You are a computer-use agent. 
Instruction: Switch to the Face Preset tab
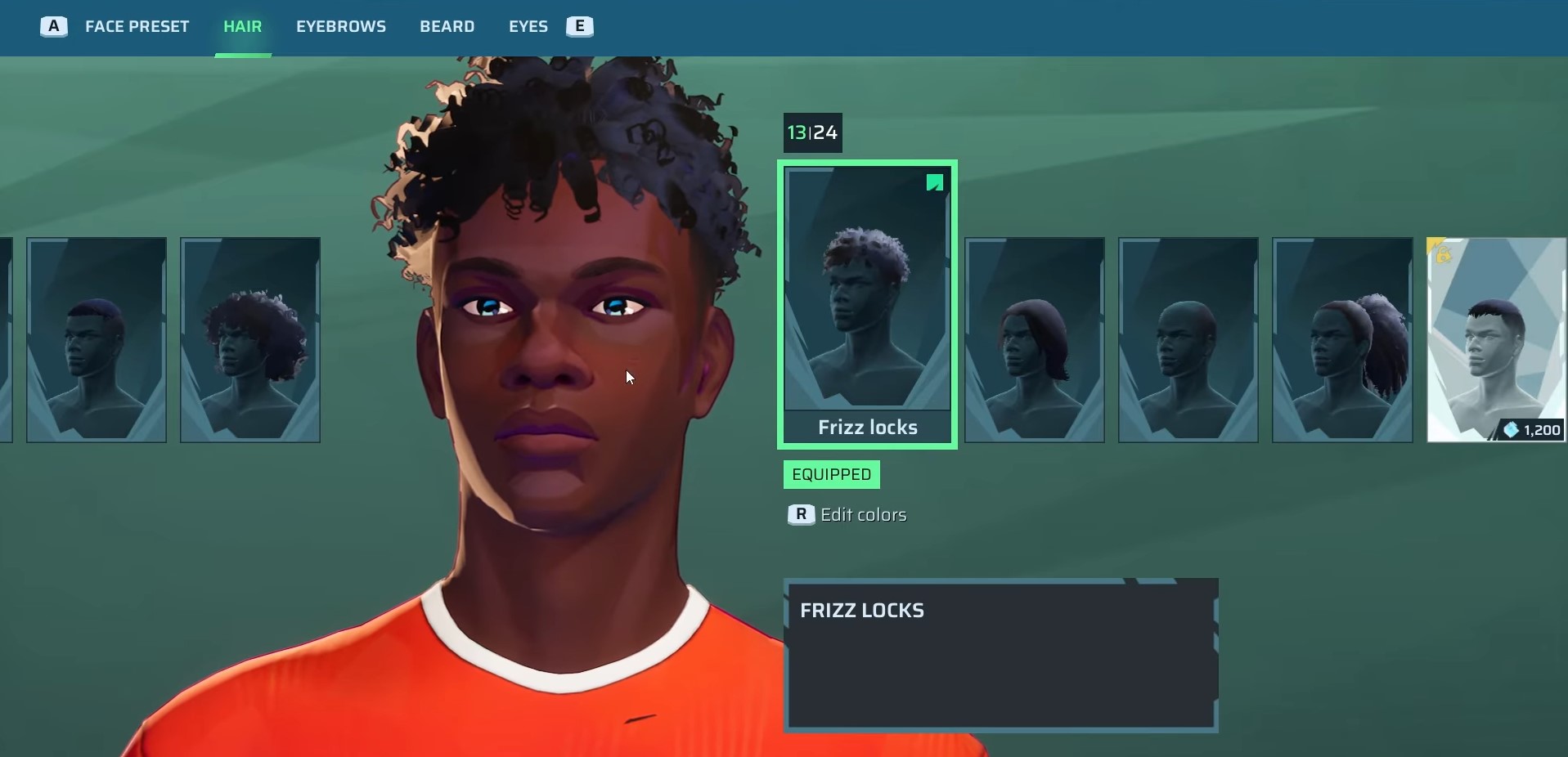click(137, 27)
